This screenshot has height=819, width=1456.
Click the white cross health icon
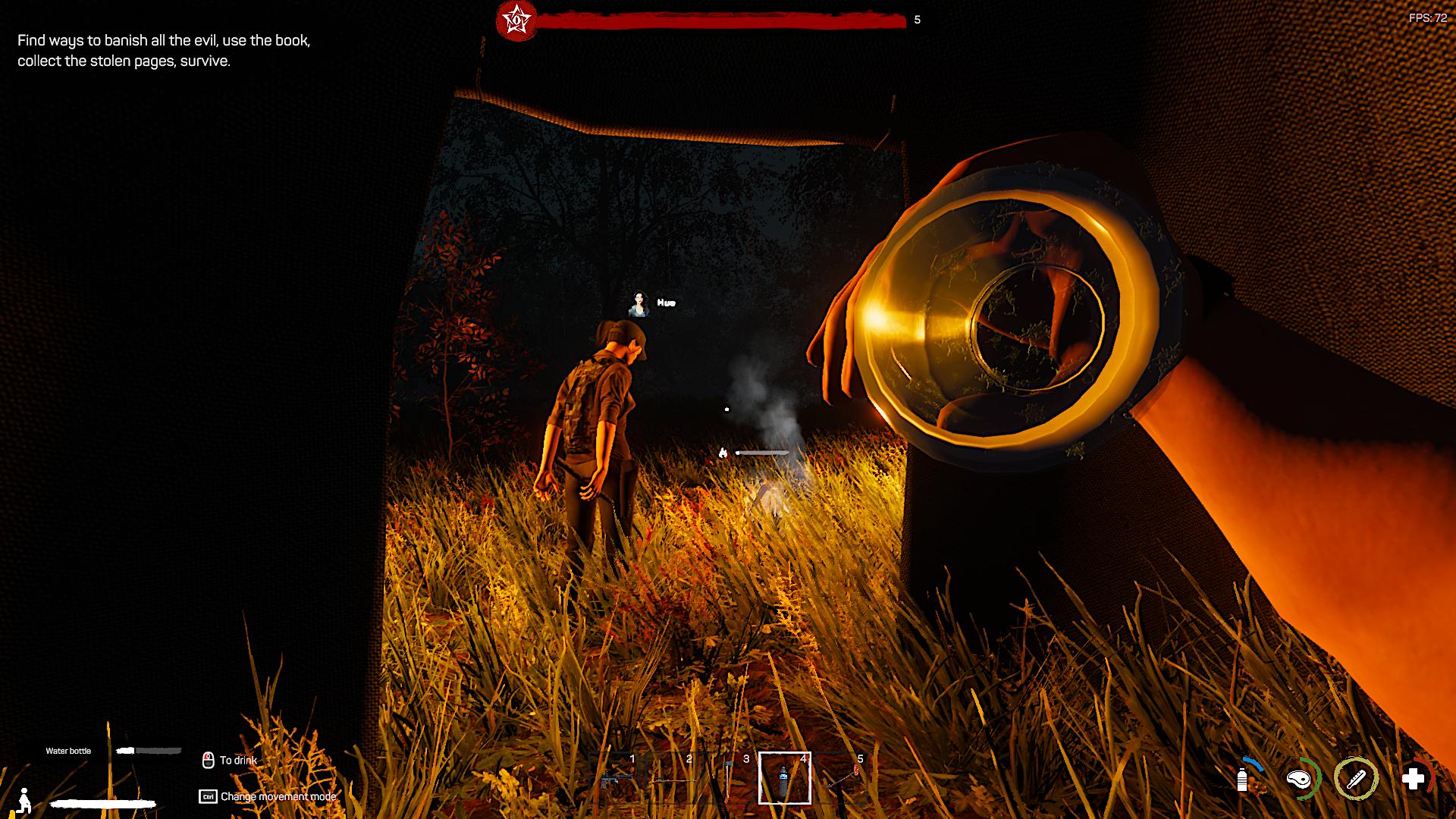pos(1413,779)
